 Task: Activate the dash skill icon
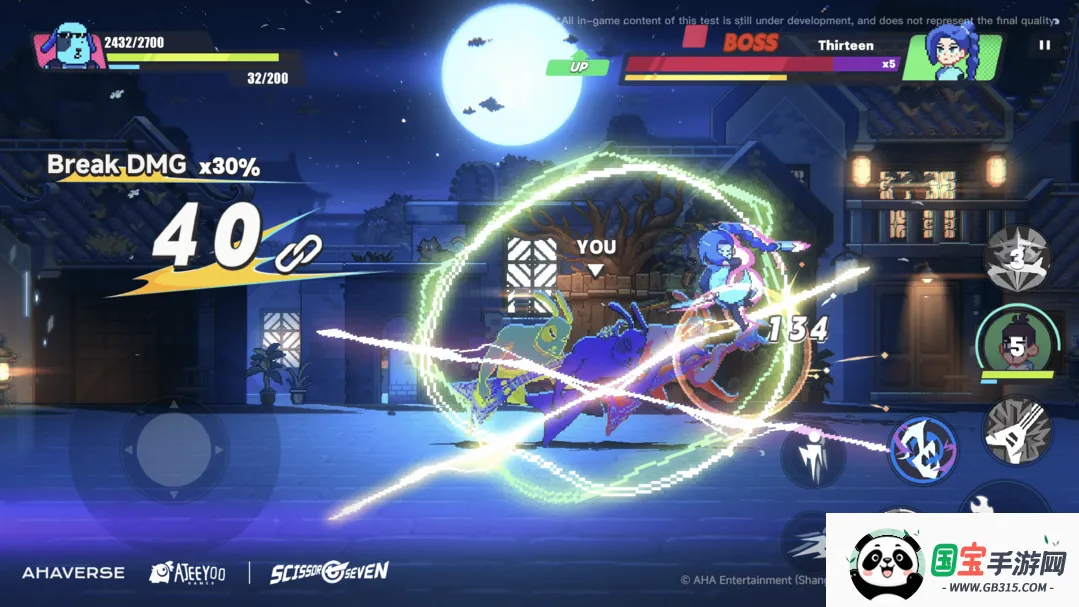pyautogui.click(x=806, y=541)
